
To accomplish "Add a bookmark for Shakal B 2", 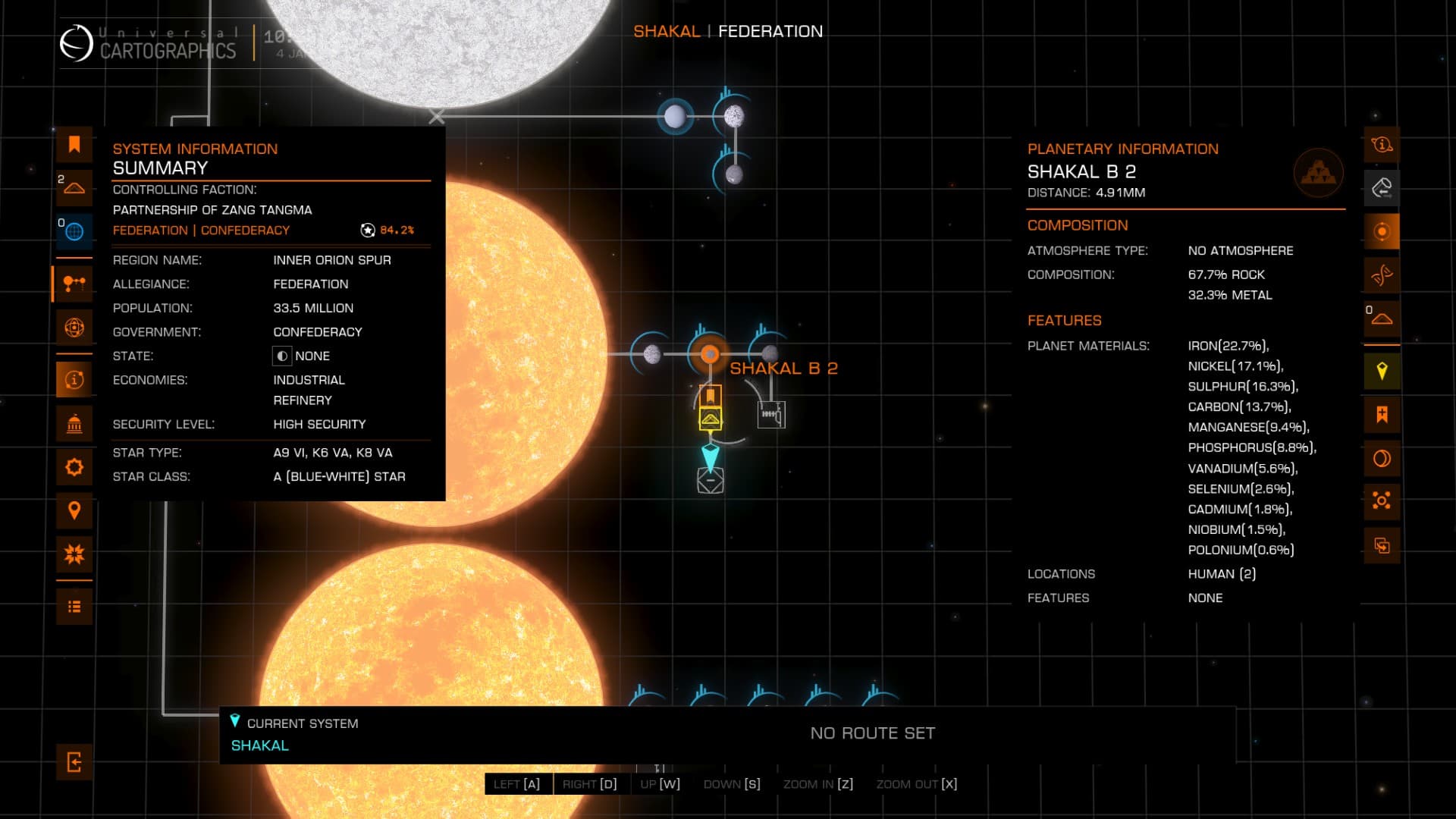I will [1382, 415].
